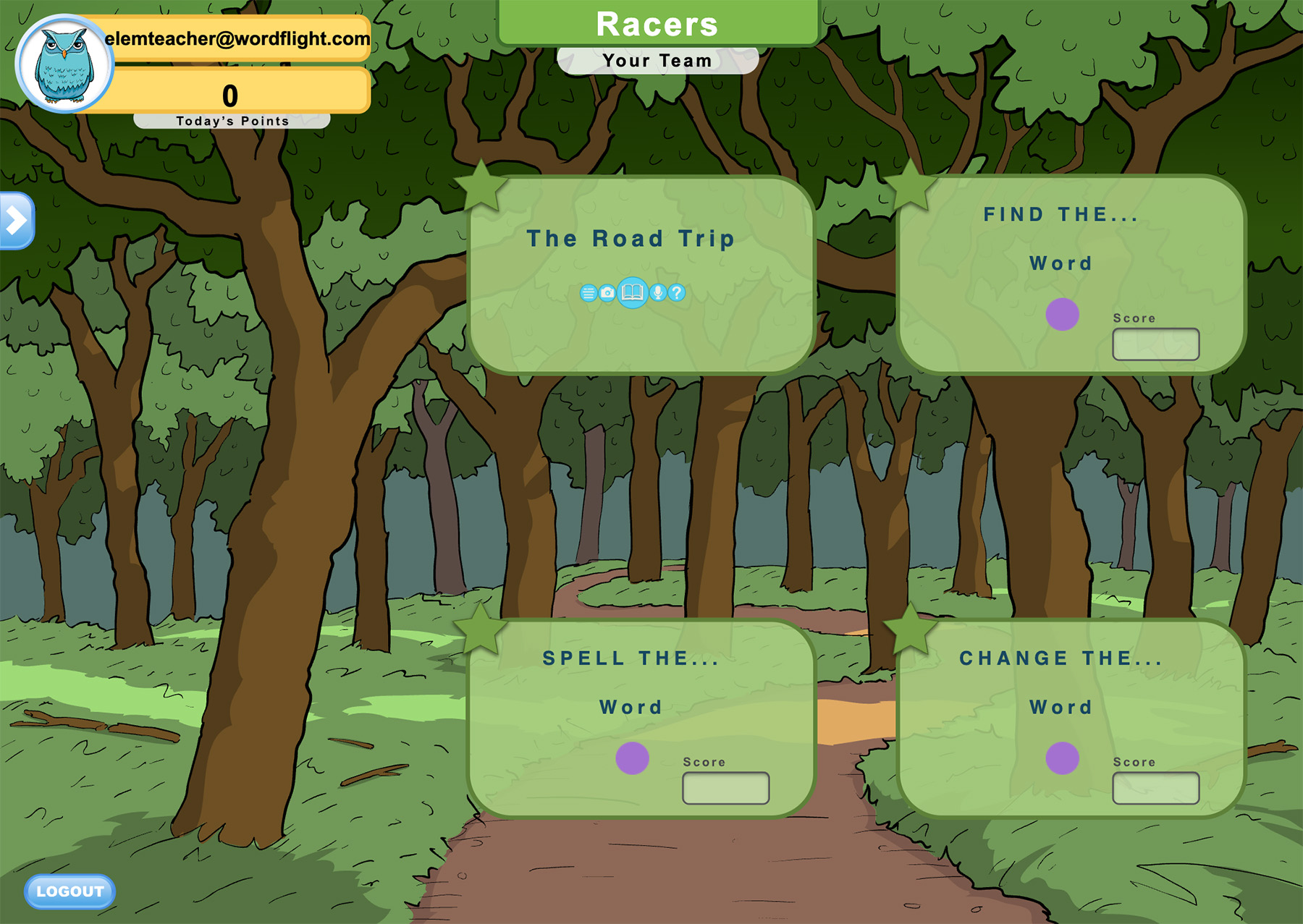Log out with the LOGOUT button
1303x924 pixels.
(69, 891)
